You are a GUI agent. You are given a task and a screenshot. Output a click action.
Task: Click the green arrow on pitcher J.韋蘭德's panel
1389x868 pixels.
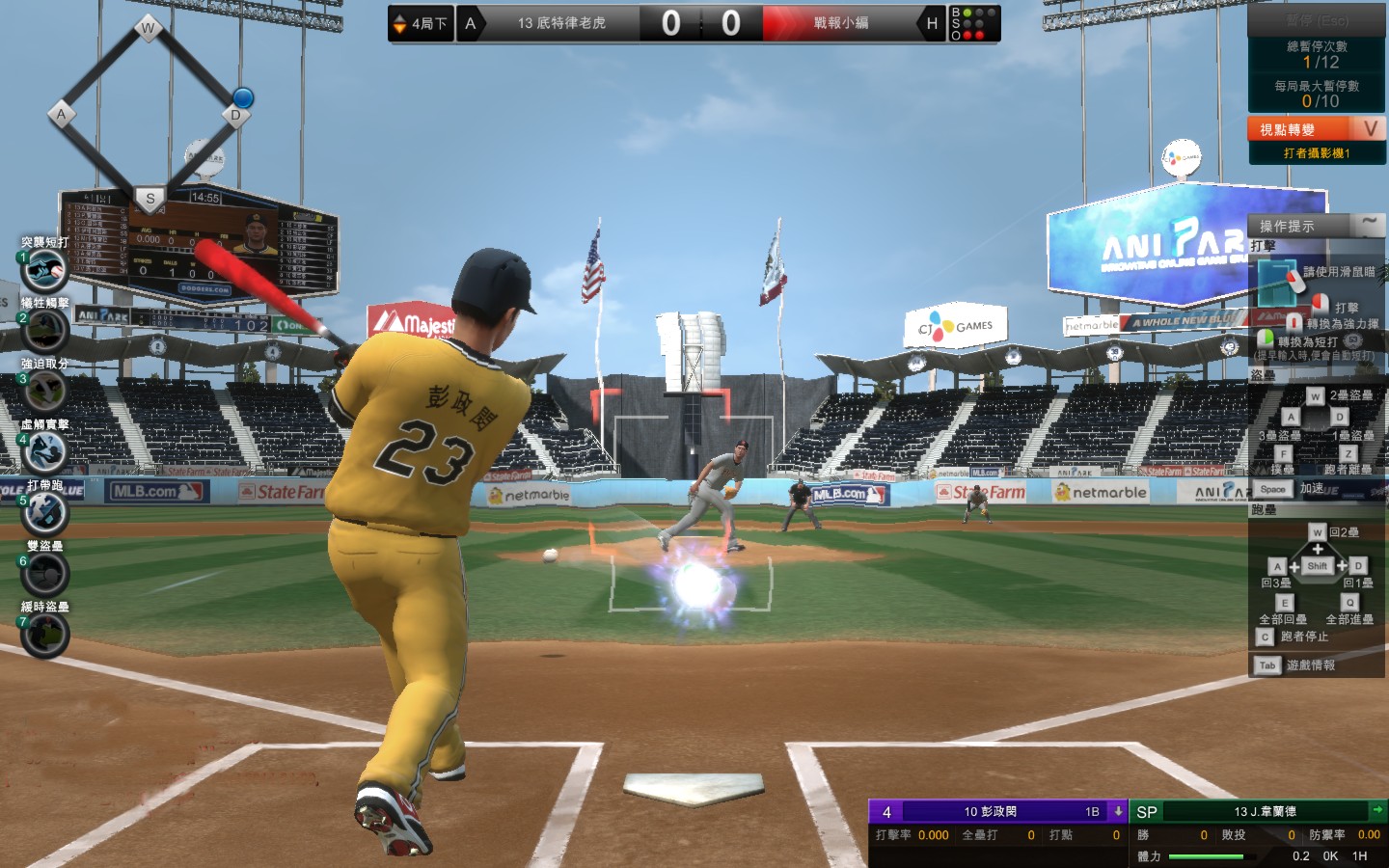[x=1377, y=811]
